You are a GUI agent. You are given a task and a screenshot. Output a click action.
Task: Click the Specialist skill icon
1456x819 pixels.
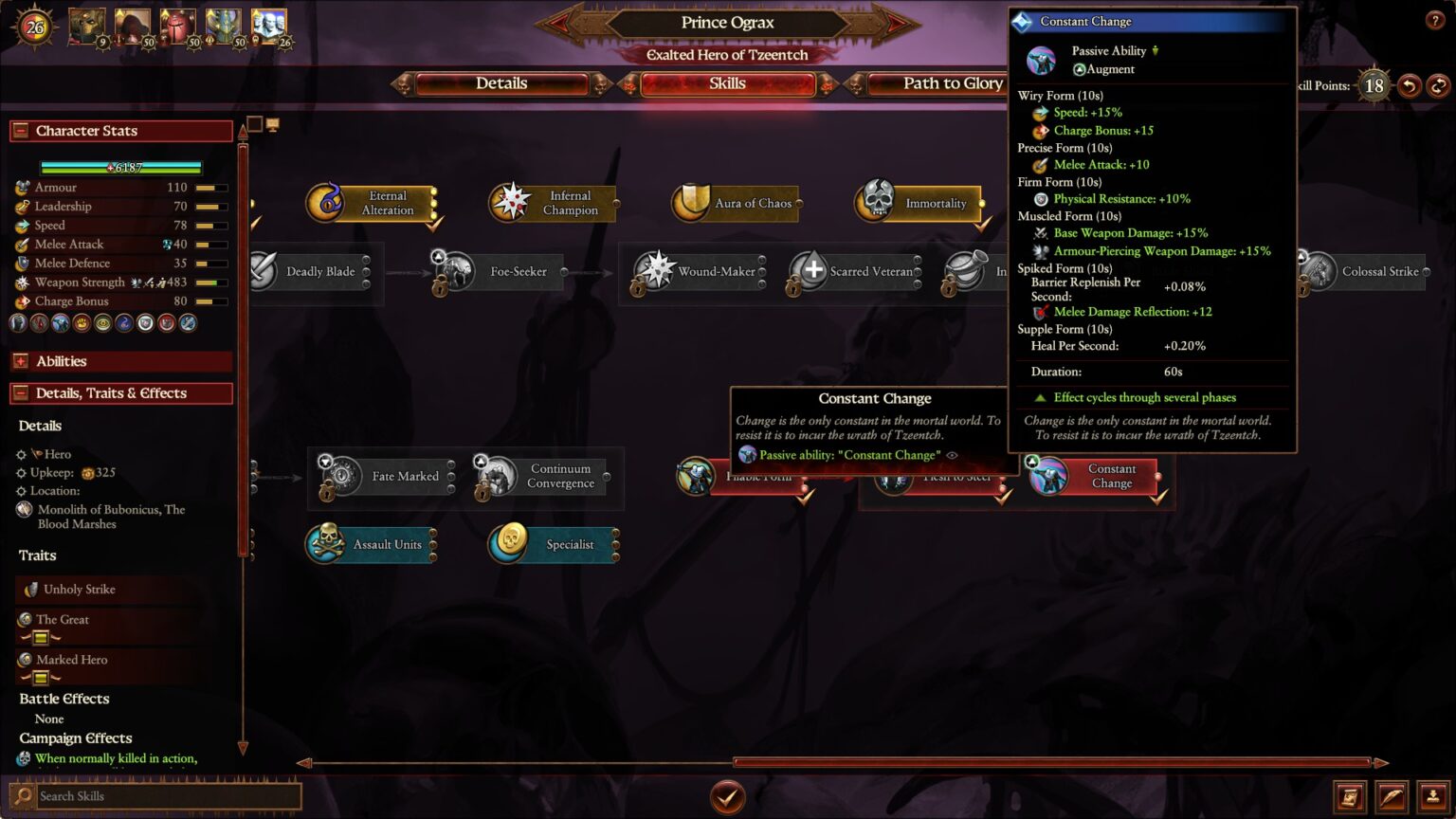coord(509,545)
